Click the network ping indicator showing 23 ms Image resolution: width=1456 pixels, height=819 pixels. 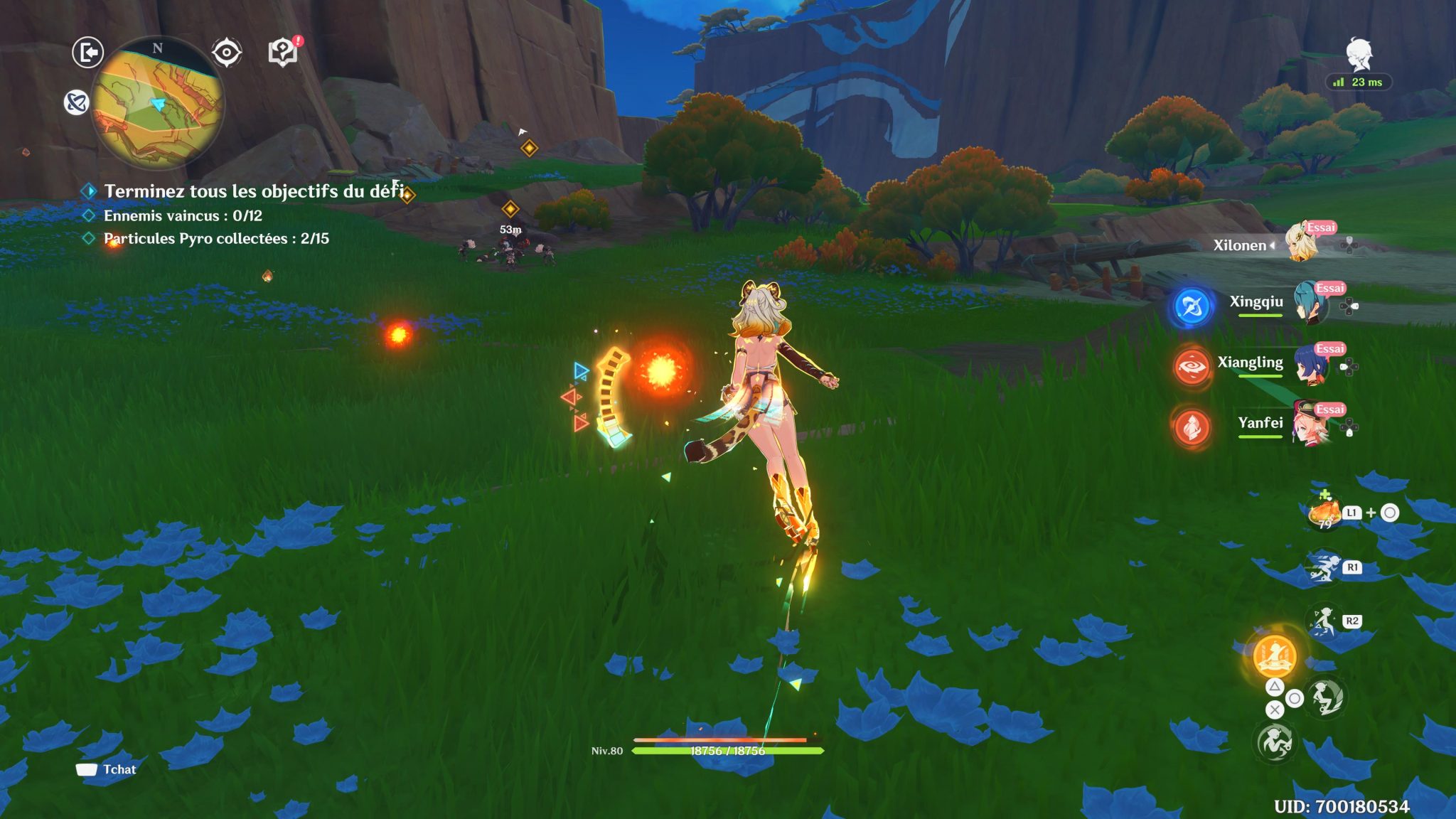[1358, 82]
